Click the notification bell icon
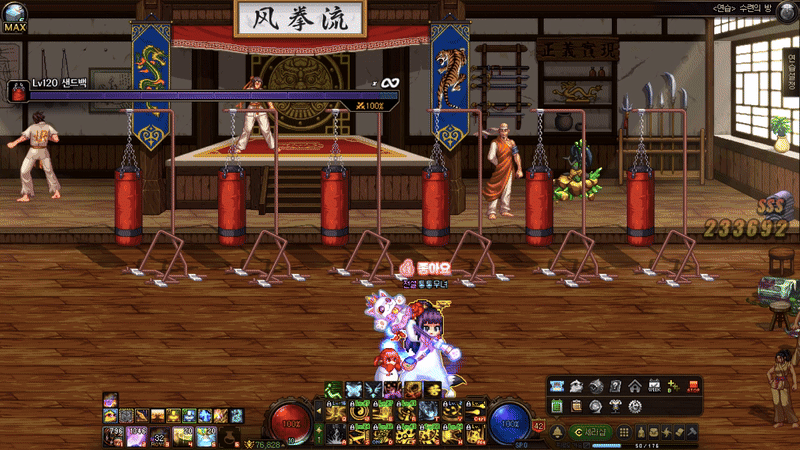Image resolution: width=800 pixels, height=450 pixels. click(x=557, y=432)
